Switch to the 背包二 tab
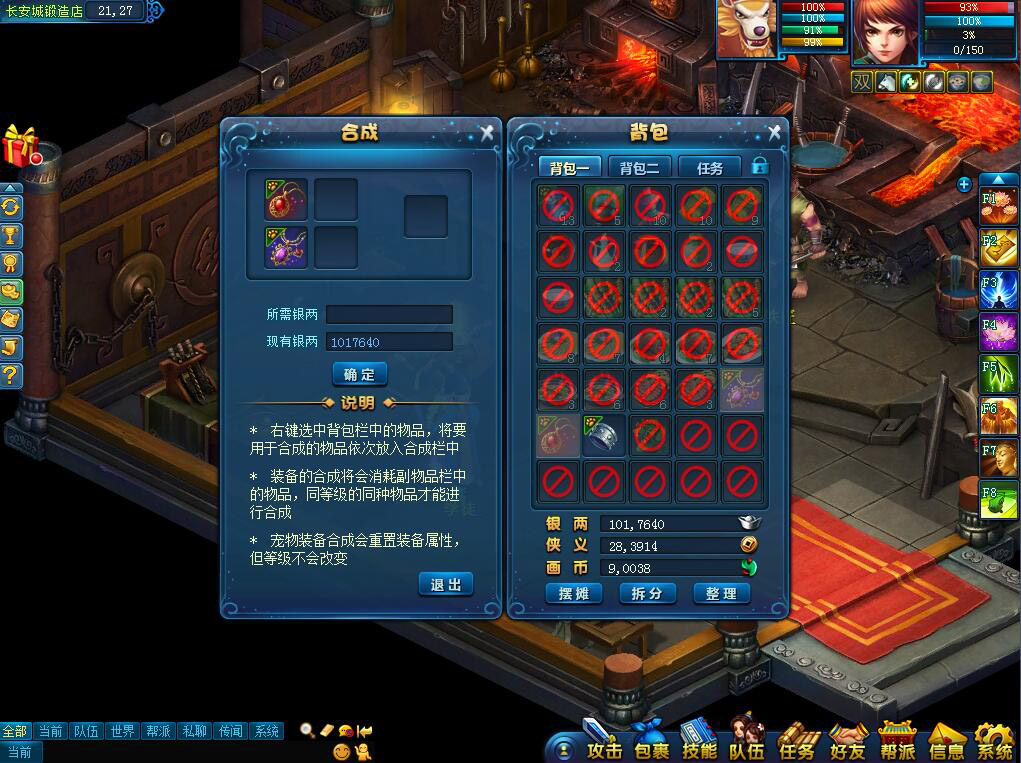 639,167
